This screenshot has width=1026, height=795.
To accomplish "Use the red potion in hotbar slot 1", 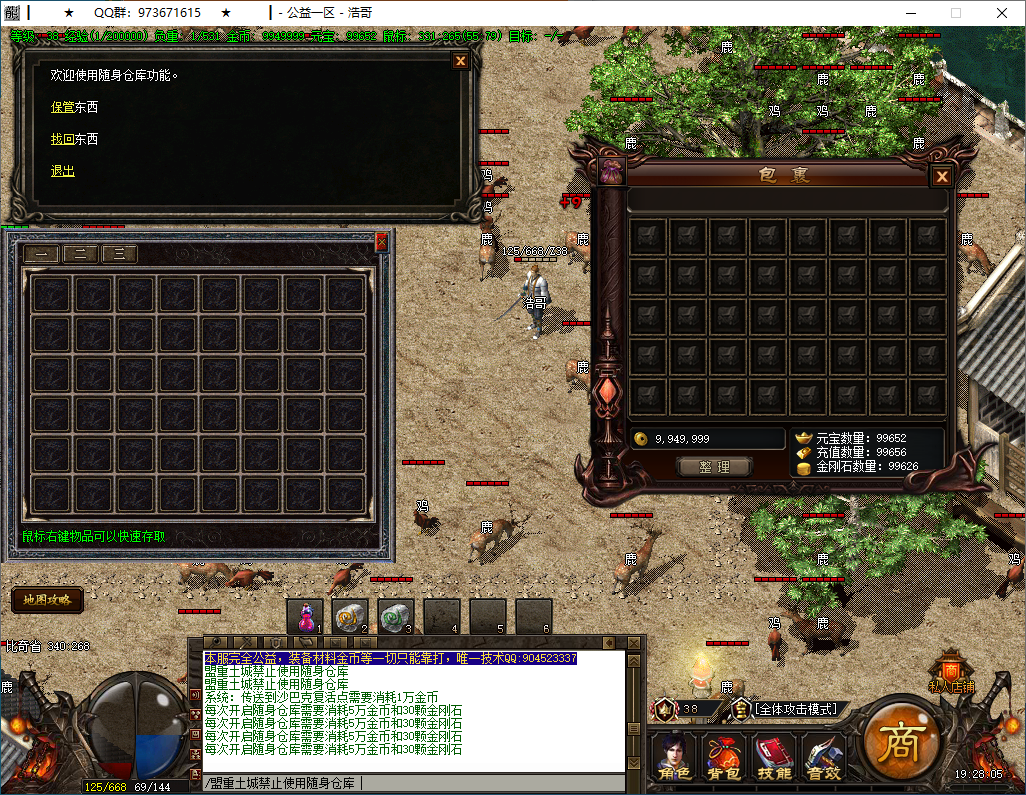I will [x=305, y=617].
